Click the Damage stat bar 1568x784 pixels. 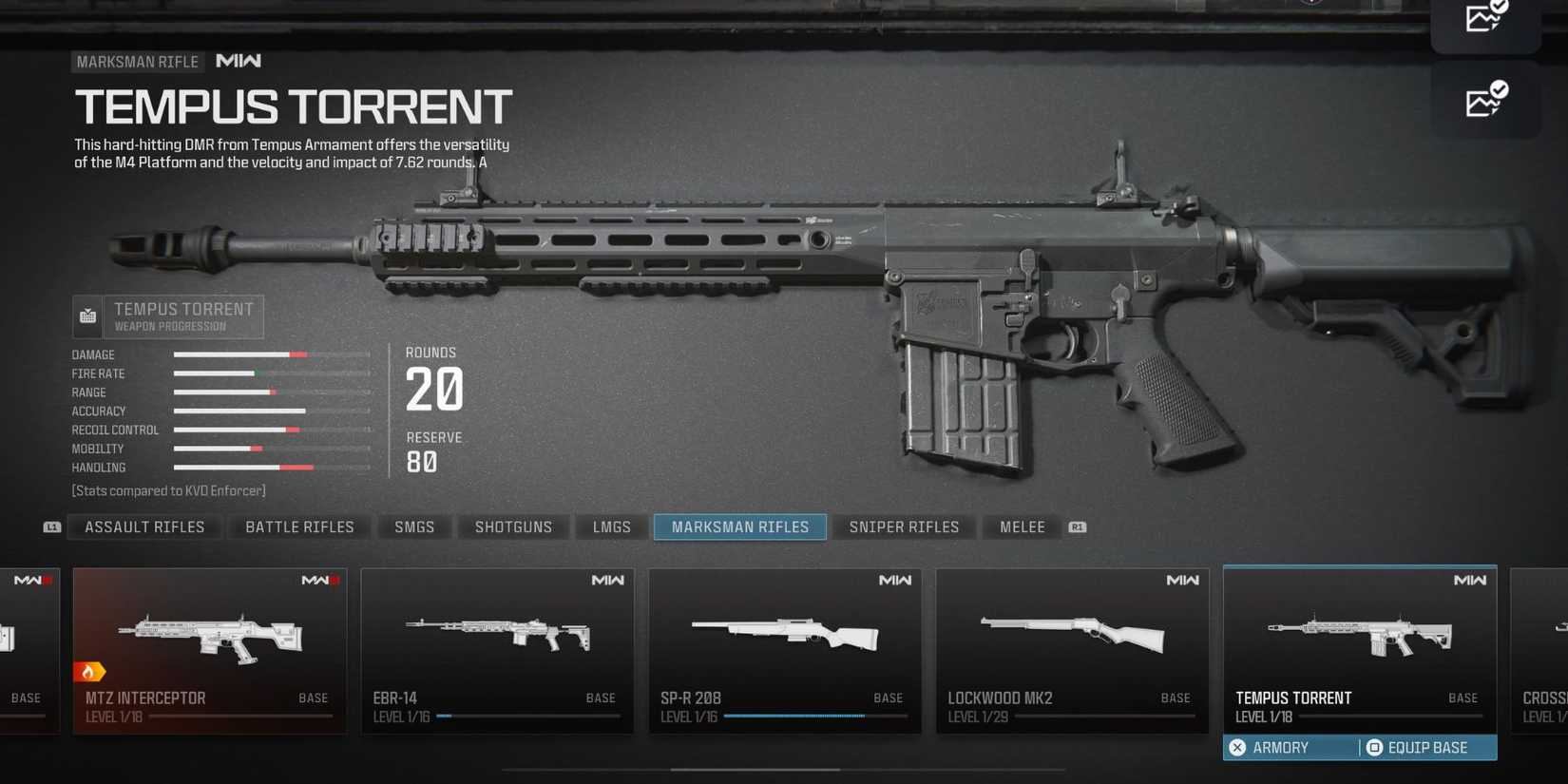271,354
